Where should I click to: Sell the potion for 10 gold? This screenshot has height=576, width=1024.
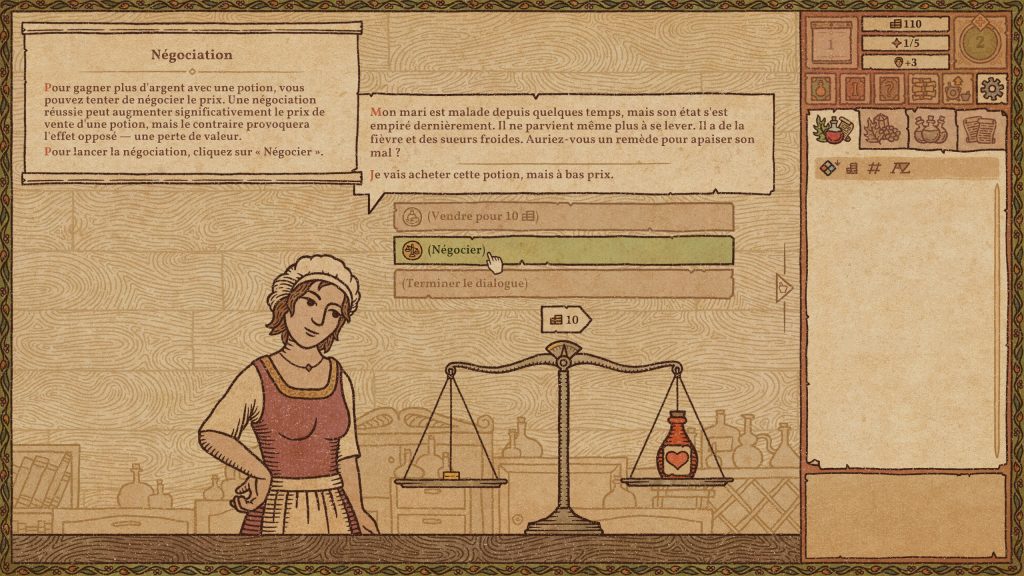(x=563, y=216)
